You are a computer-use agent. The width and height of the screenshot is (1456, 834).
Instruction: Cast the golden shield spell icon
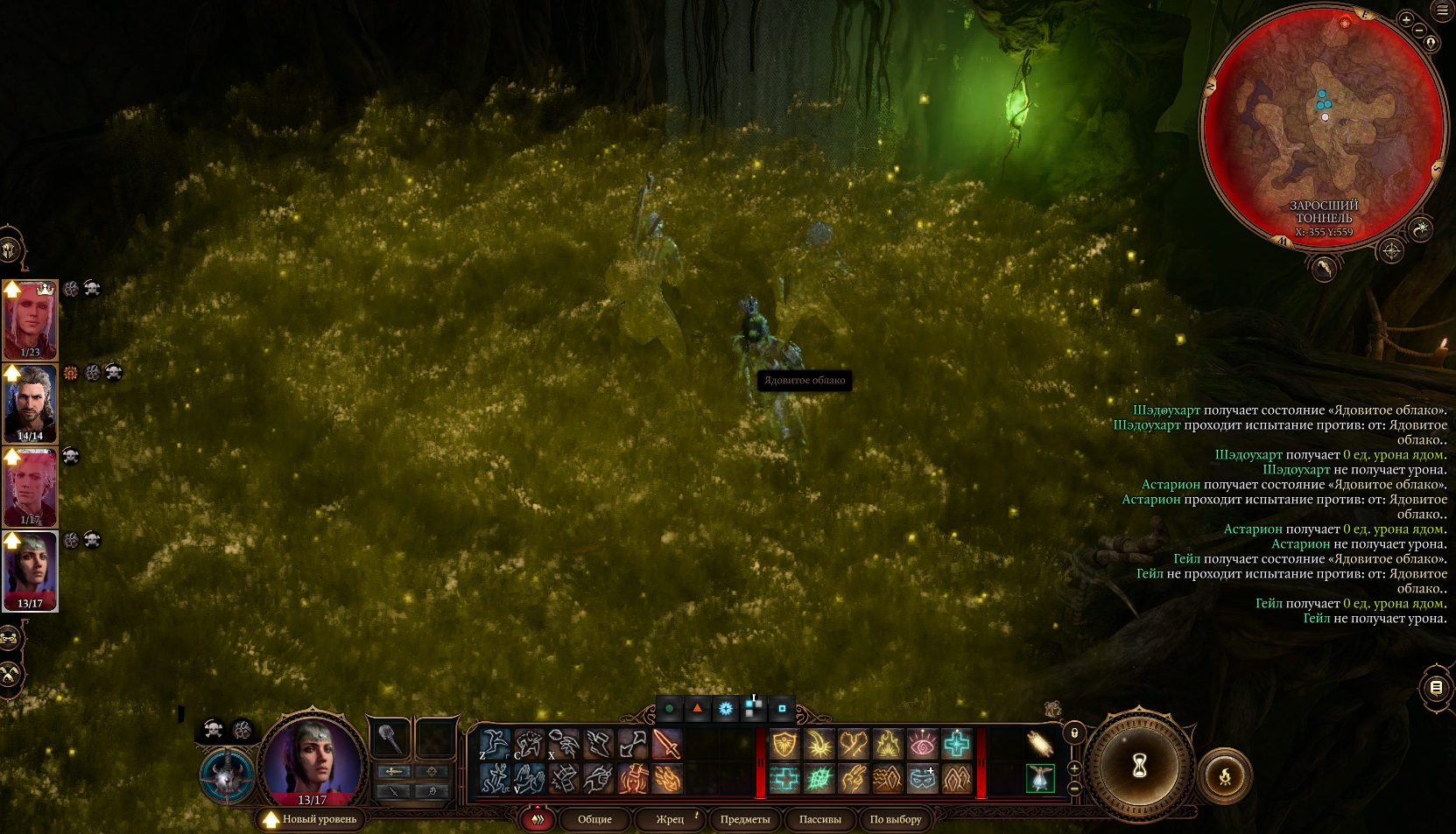[x=784, y=745]
